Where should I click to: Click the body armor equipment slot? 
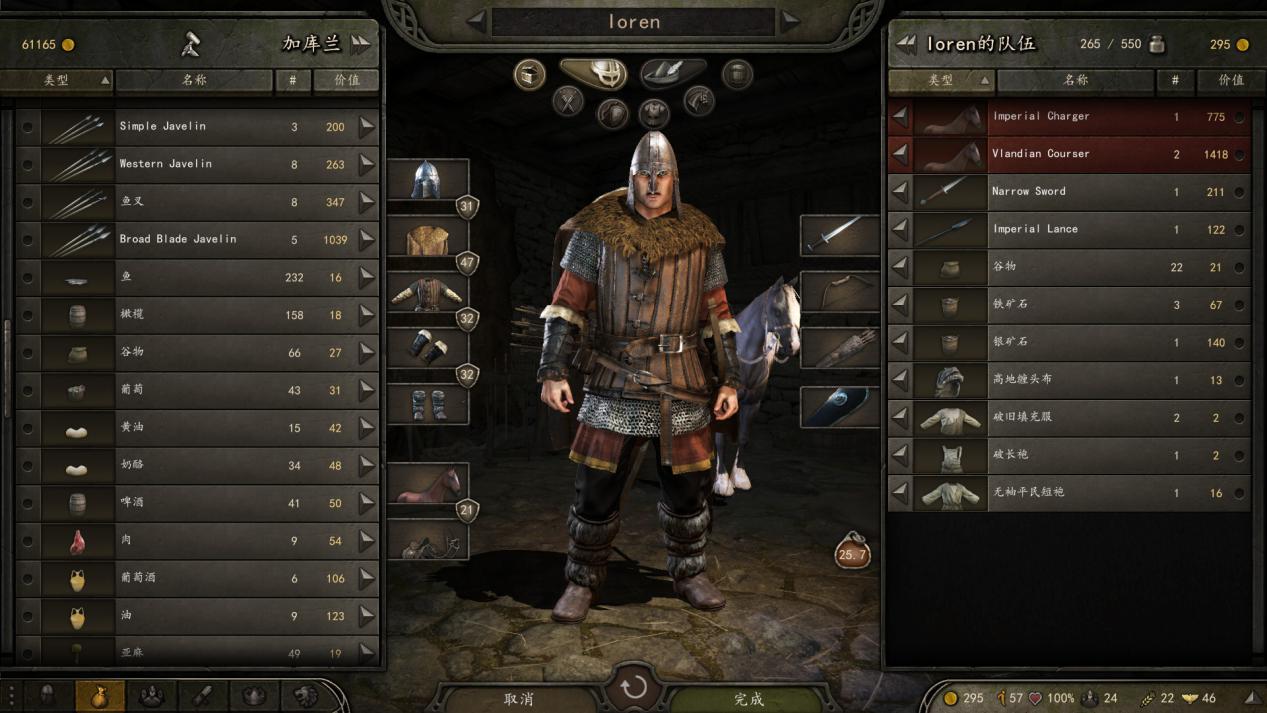click(x=427, y=293)
